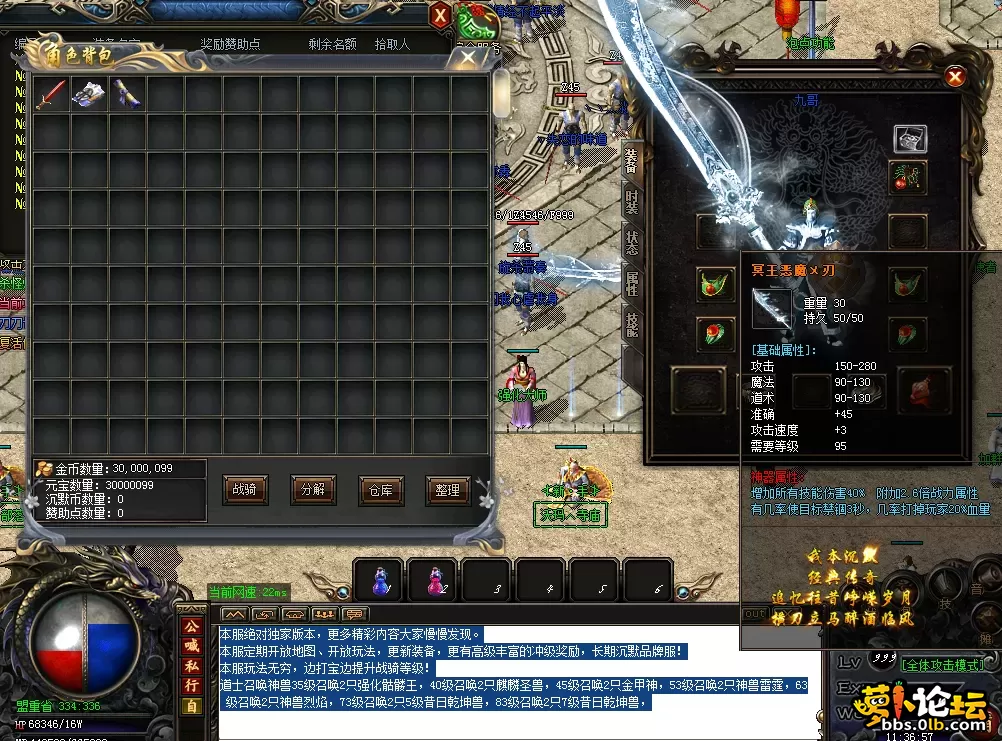
Task: Show the 属性 attributes tab
Action: click(631, 283)
